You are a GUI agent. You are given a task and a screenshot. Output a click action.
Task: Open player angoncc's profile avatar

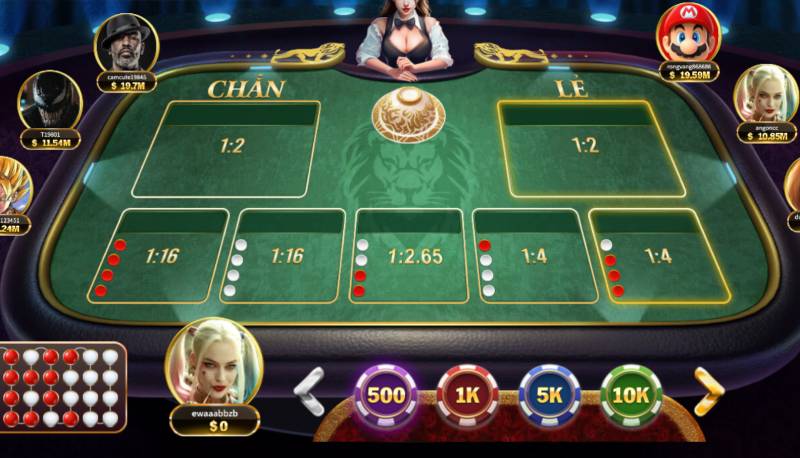(765, 95)
